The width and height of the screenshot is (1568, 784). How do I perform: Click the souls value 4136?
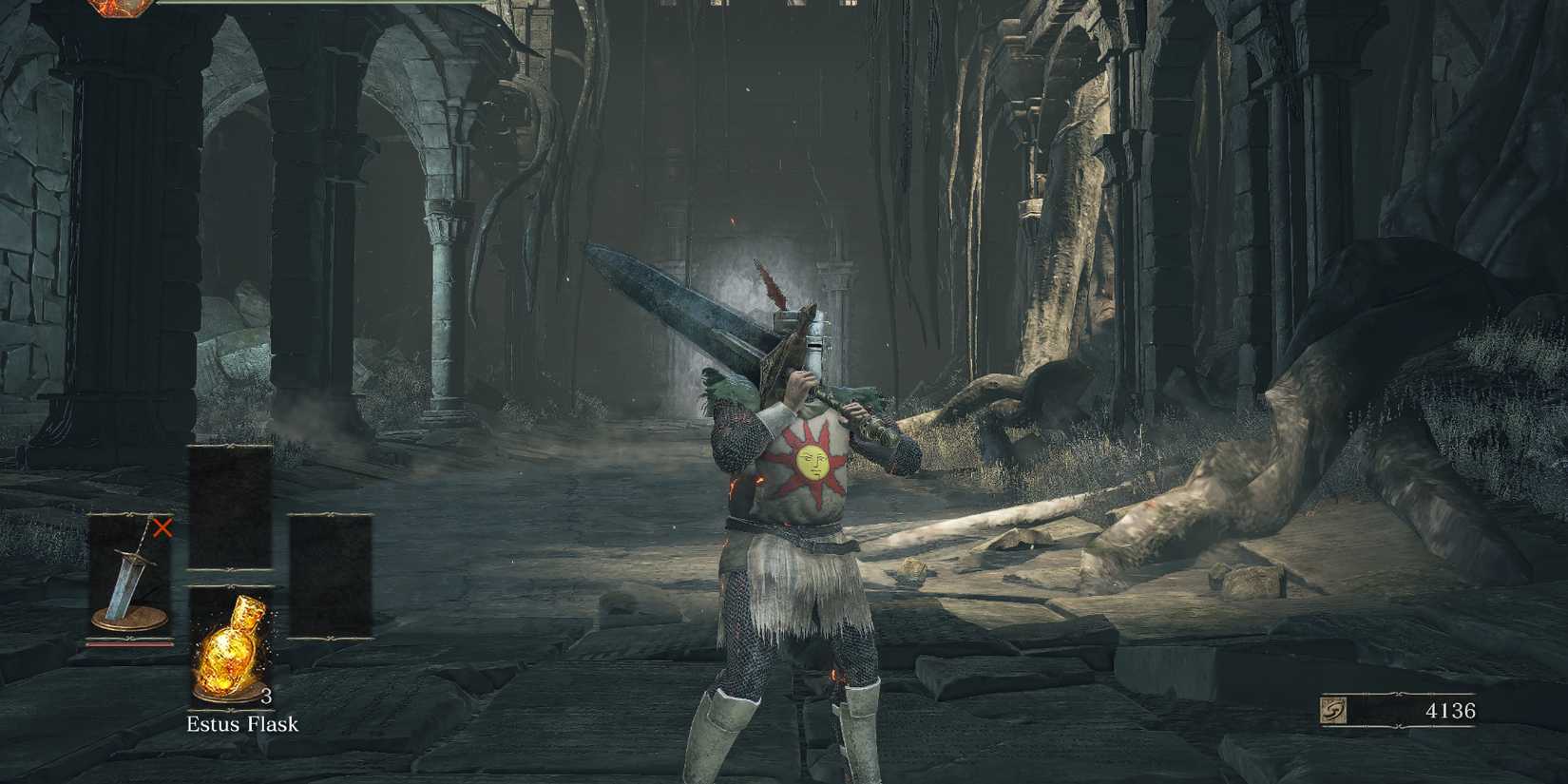1452,708
